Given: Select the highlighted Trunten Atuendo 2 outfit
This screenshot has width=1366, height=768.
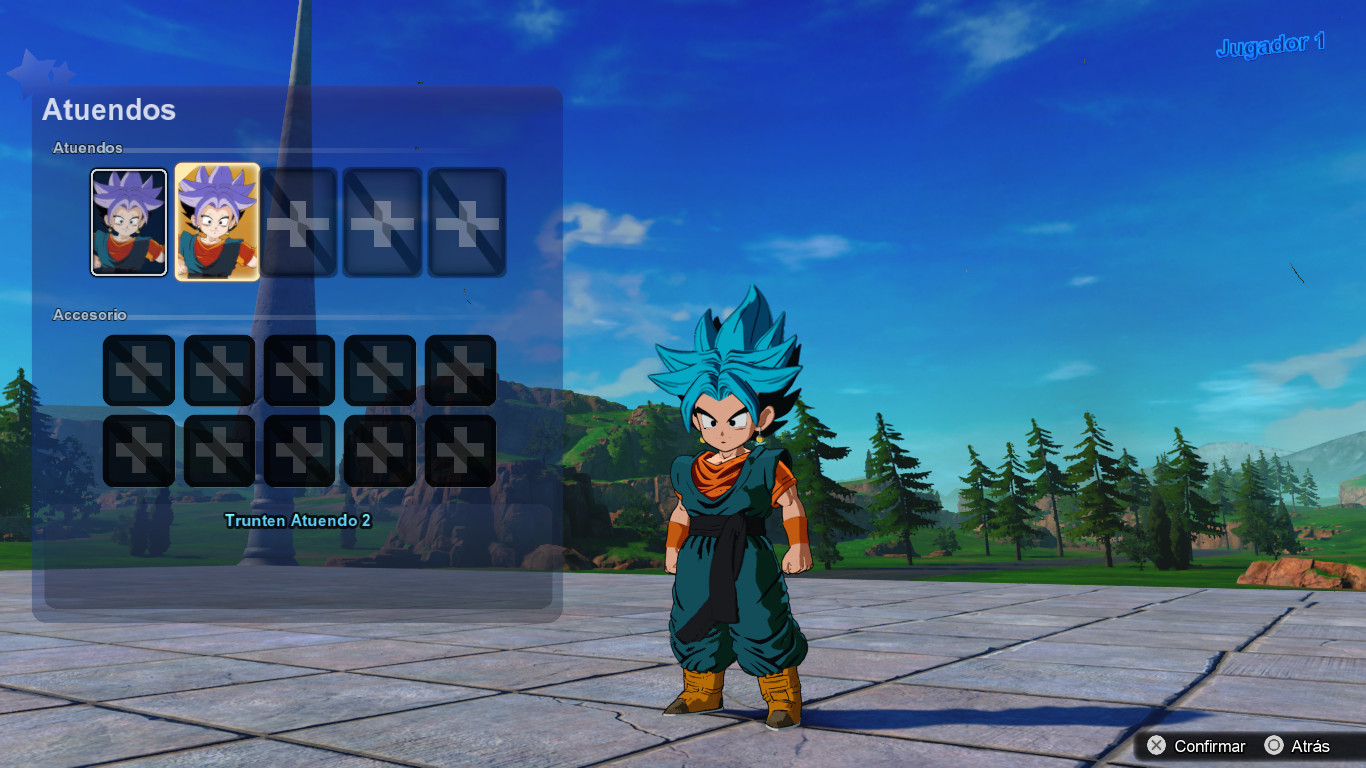Looking at the screenshot, I should tap(215, 221).
